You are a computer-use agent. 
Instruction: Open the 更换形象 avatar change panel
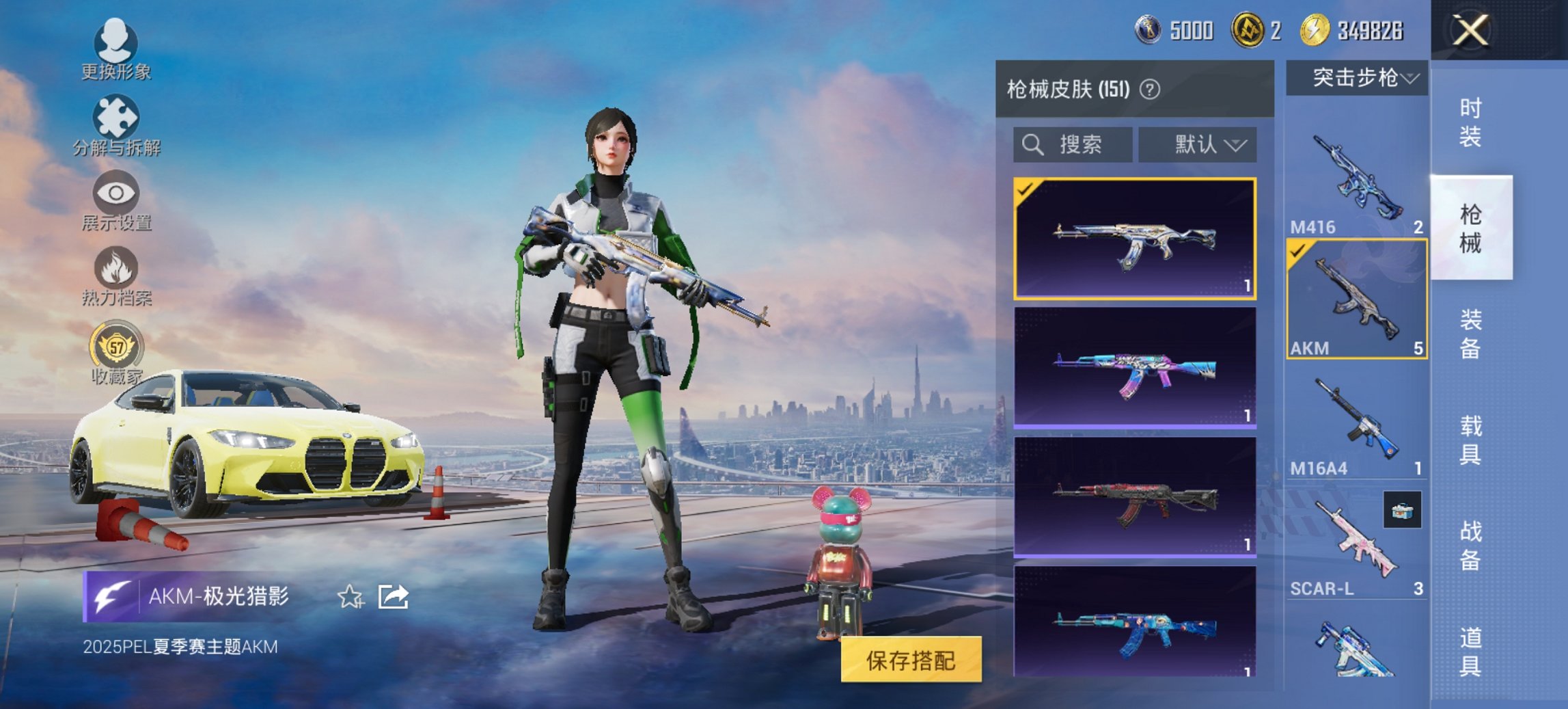pyautogui.click(x=116, y=48)
